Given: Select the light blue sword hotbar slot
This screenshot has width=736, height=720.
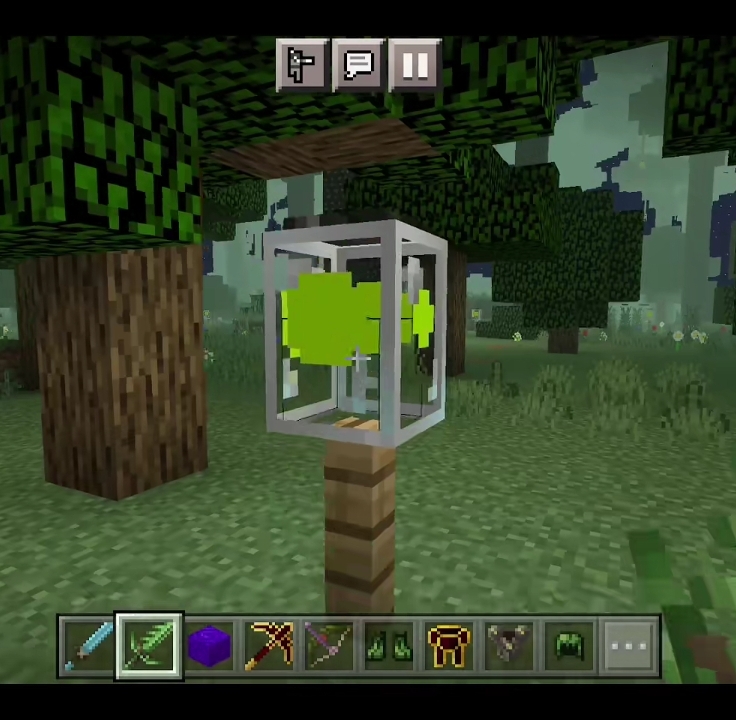Looking at the screenshot, I should [88, 646].
